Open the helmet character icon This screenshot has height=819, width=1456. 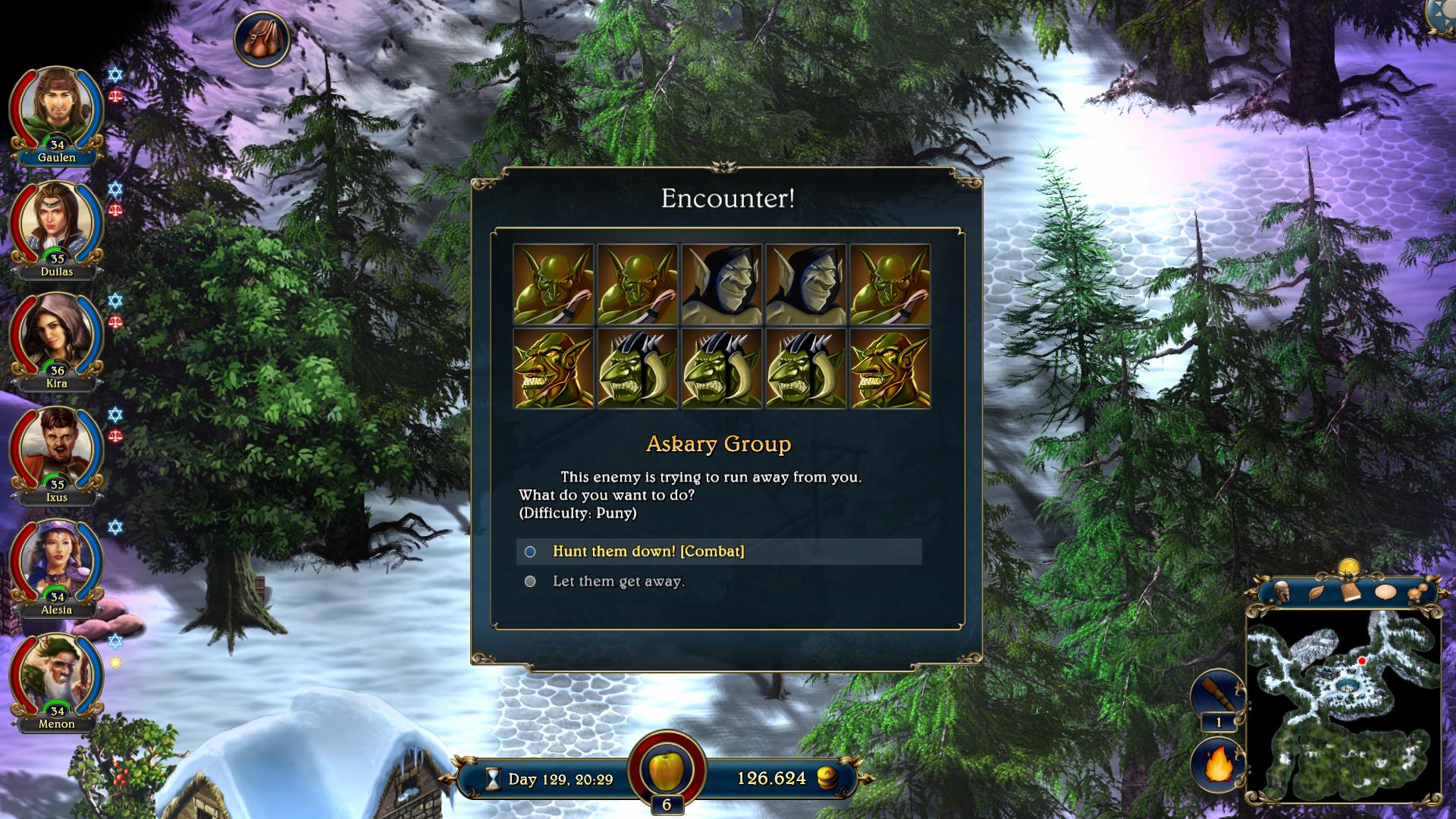click(1282, 591)
